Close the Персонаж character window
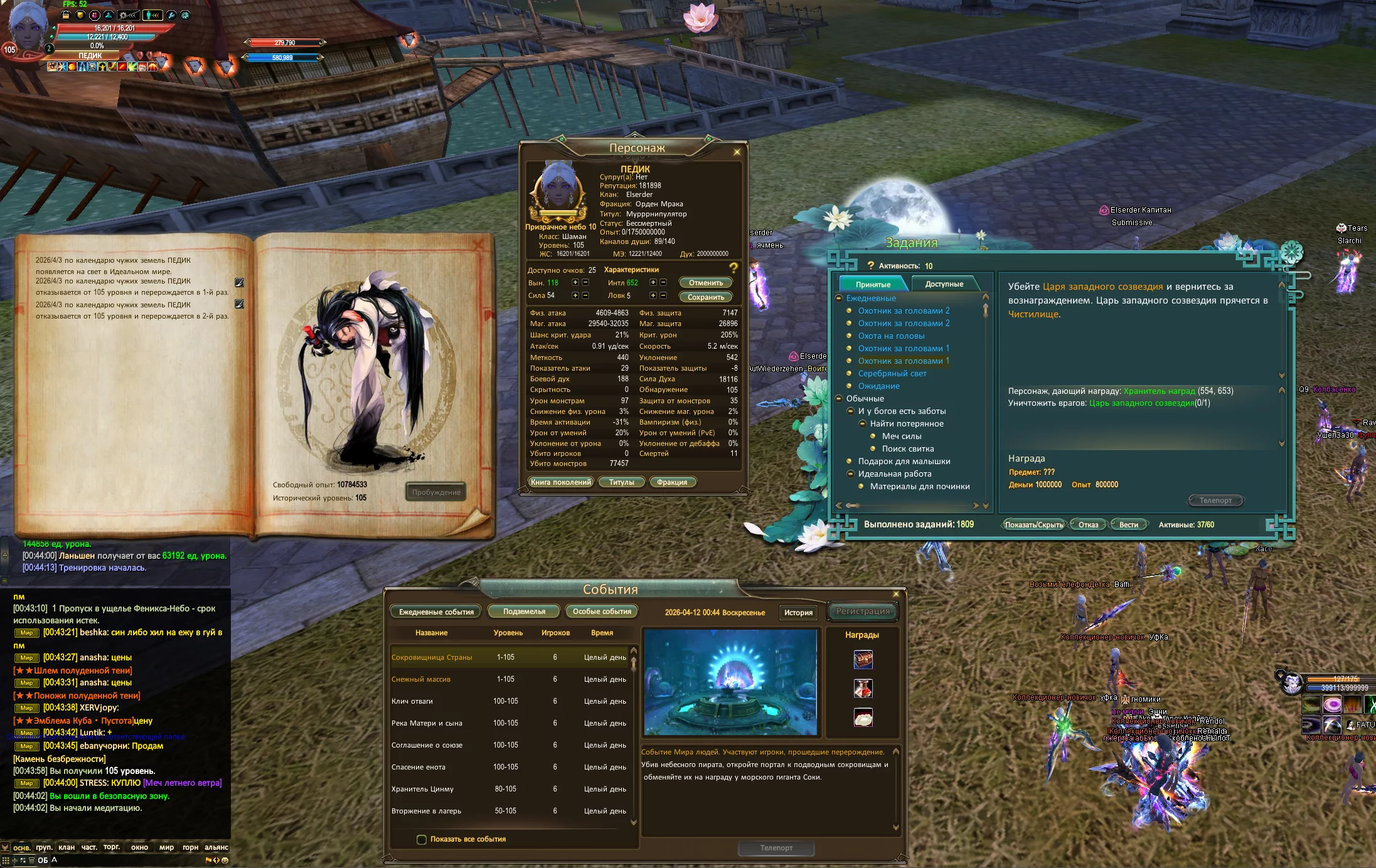 (737, 152)
